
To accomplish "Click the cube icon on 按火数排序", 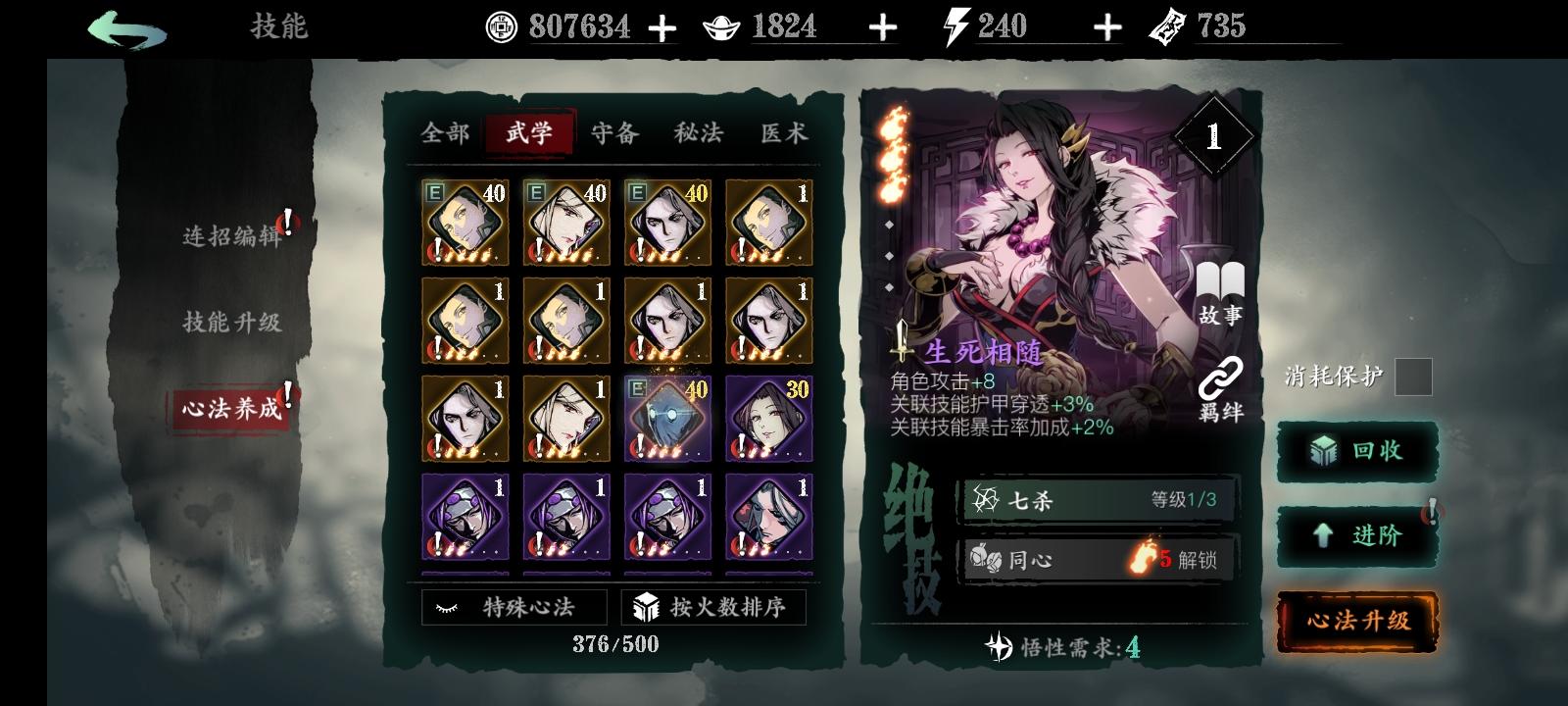I will point(647,606).
